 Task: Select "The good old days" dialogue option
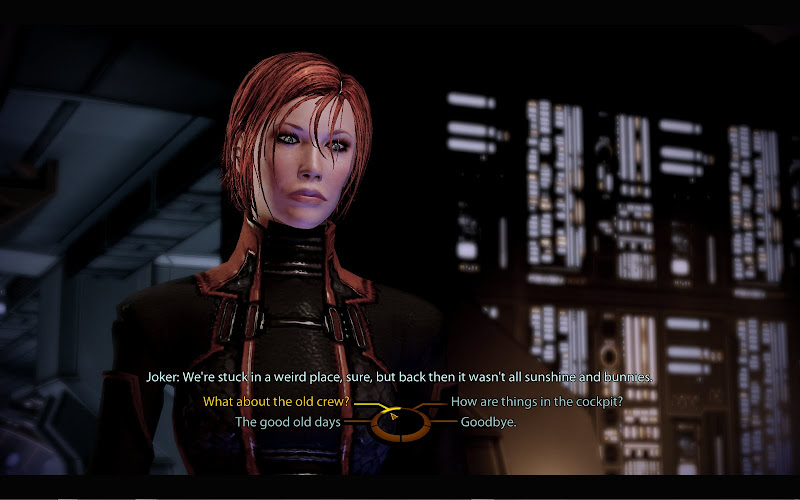tap(287, 422)
